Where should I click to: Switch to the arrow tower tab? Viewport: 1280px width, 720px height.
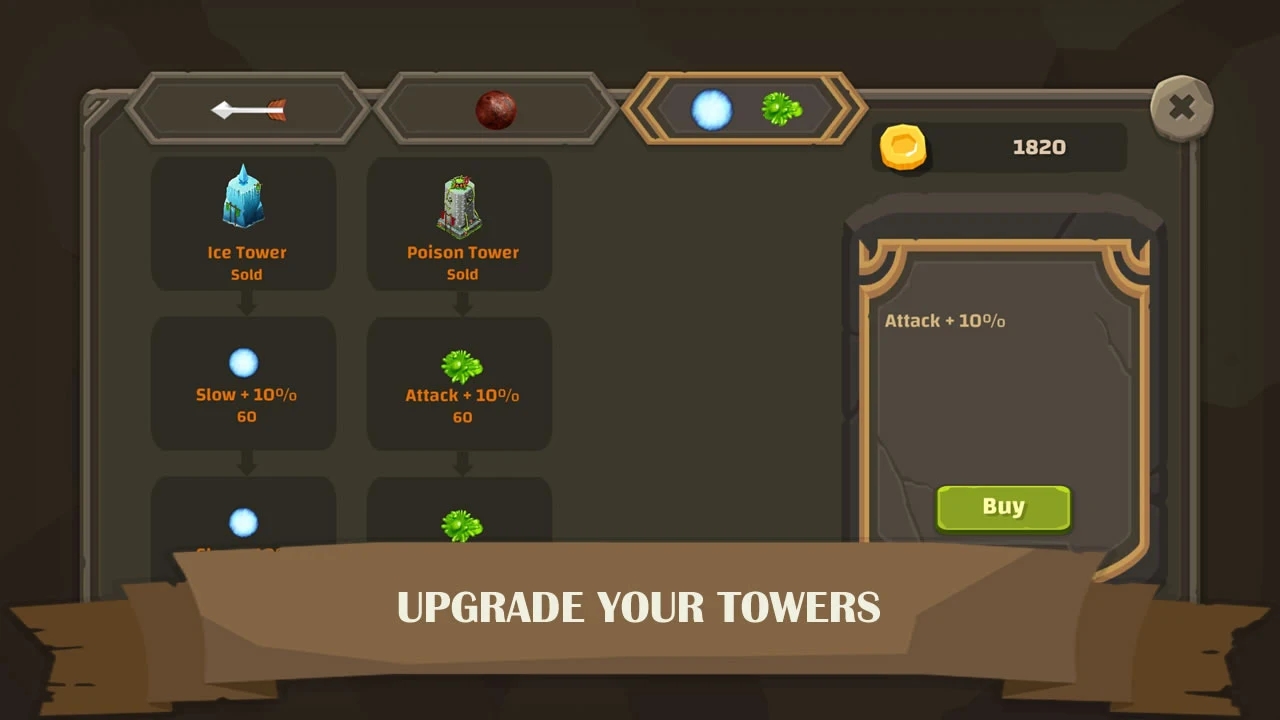click(248, 109)
